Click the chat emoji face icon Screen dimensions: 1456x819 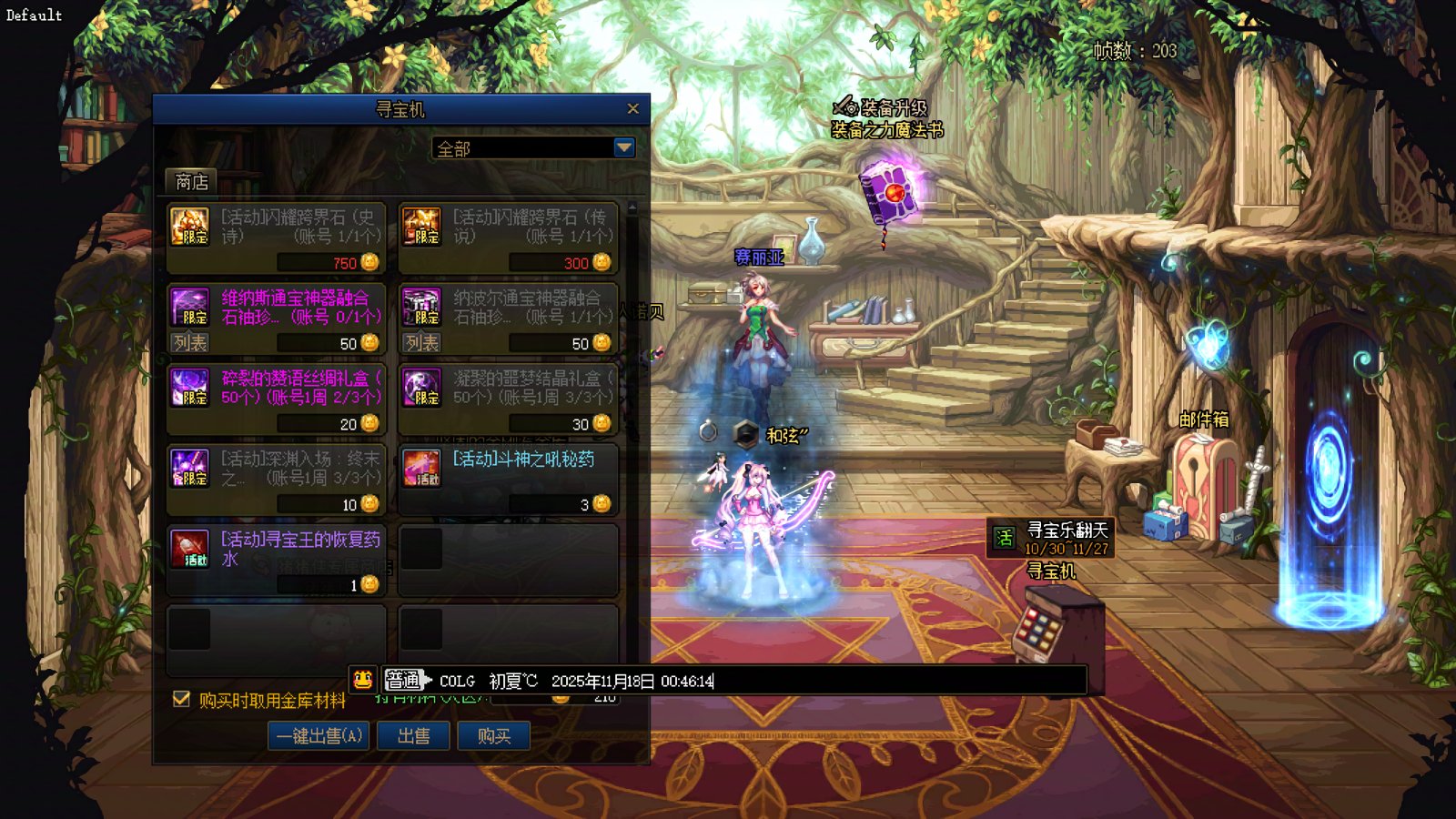point(362,679)
